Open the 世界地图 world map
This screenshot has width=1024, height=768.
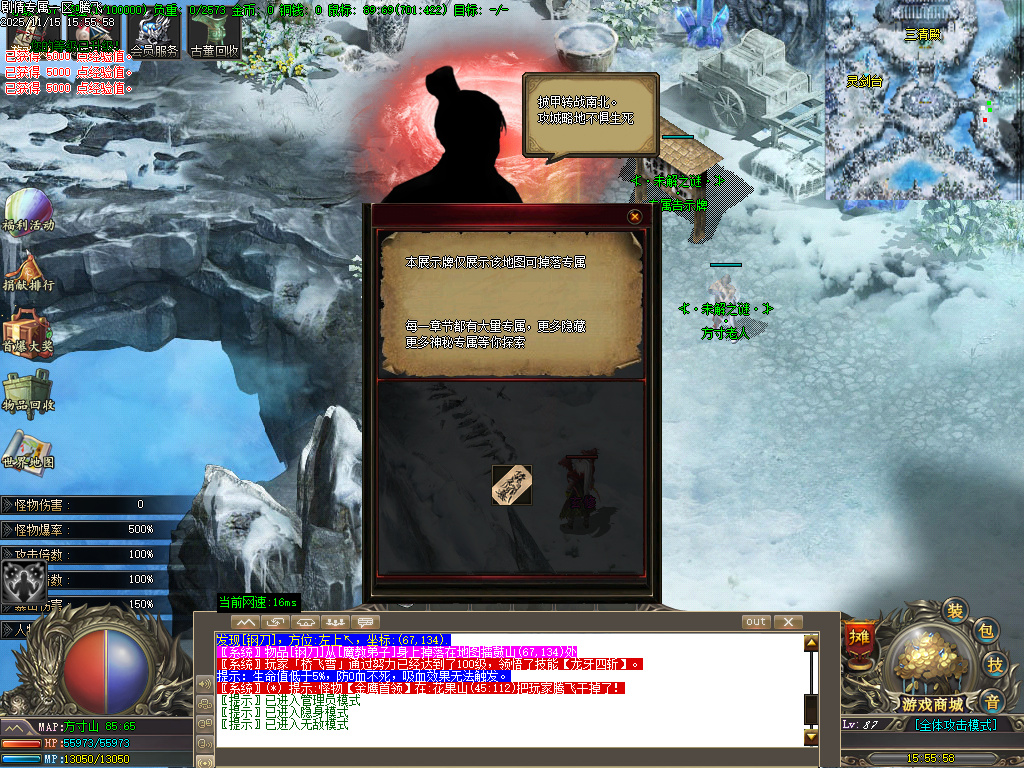(27, 450)
